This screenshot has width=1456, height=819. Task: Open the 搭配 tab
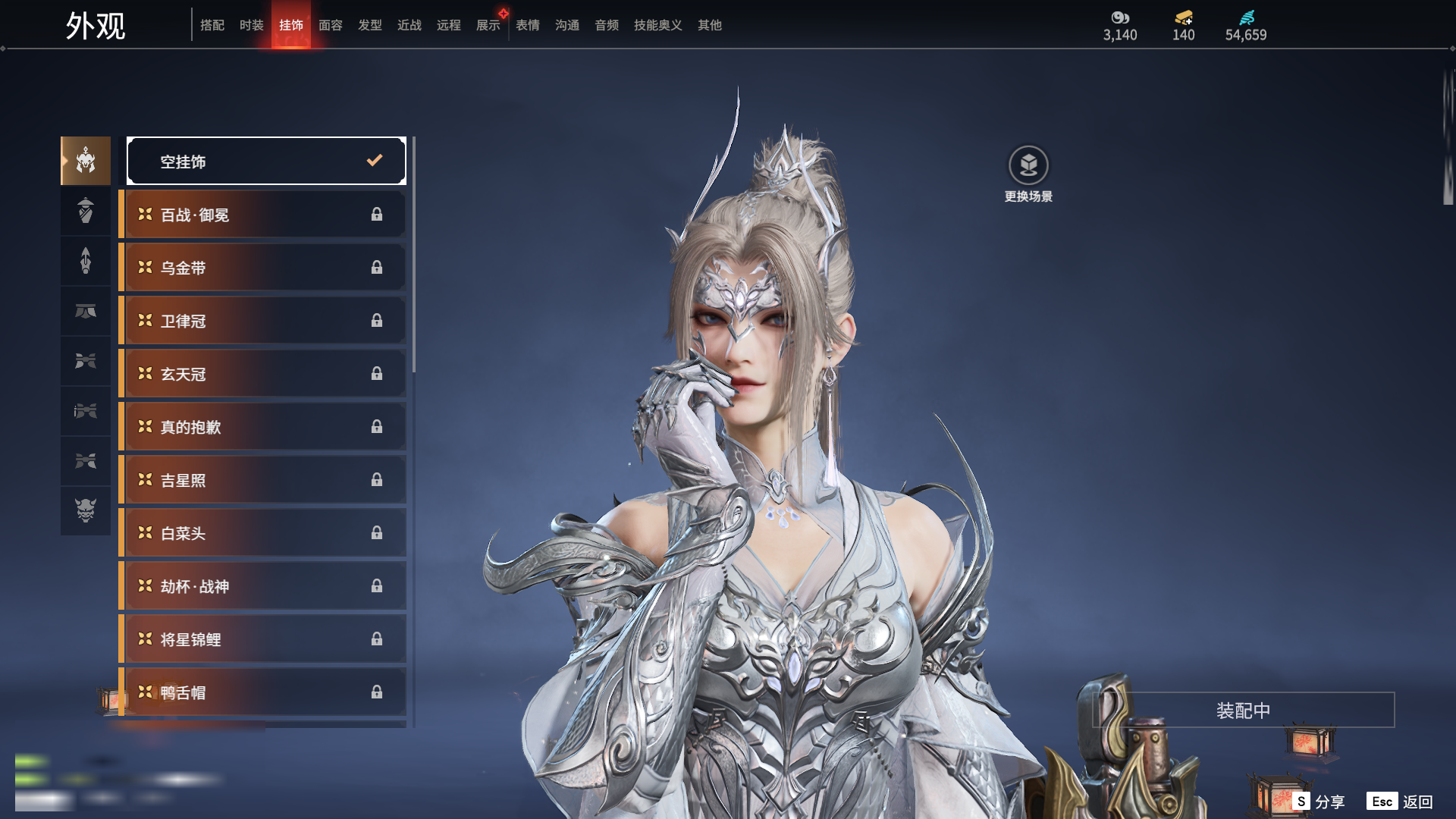(212, 25)
